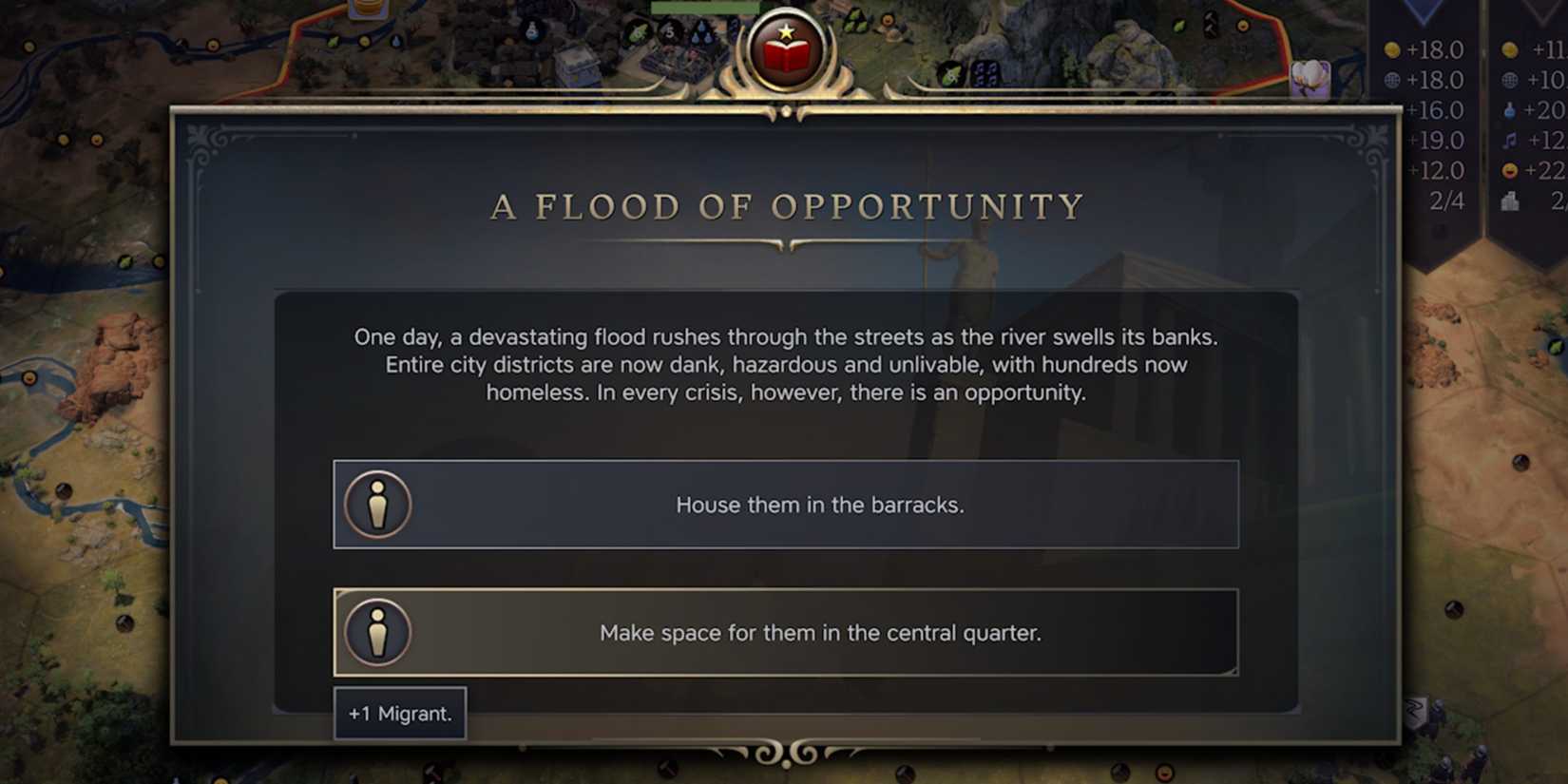Click the red event book icon at top

785,46
